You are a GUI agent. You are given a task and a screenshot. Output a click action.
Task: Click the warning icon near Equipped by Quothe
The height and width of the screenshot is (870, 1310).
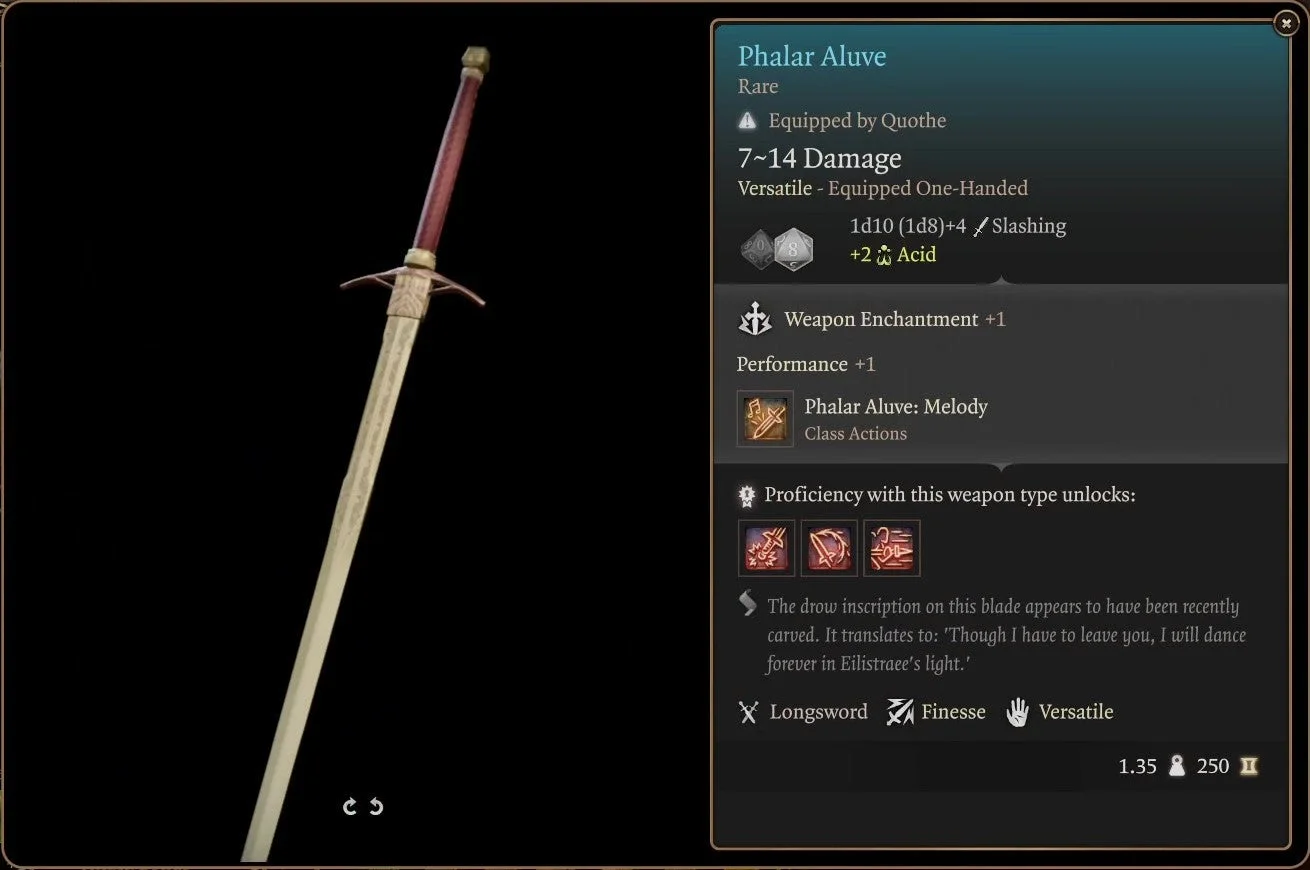746,120
